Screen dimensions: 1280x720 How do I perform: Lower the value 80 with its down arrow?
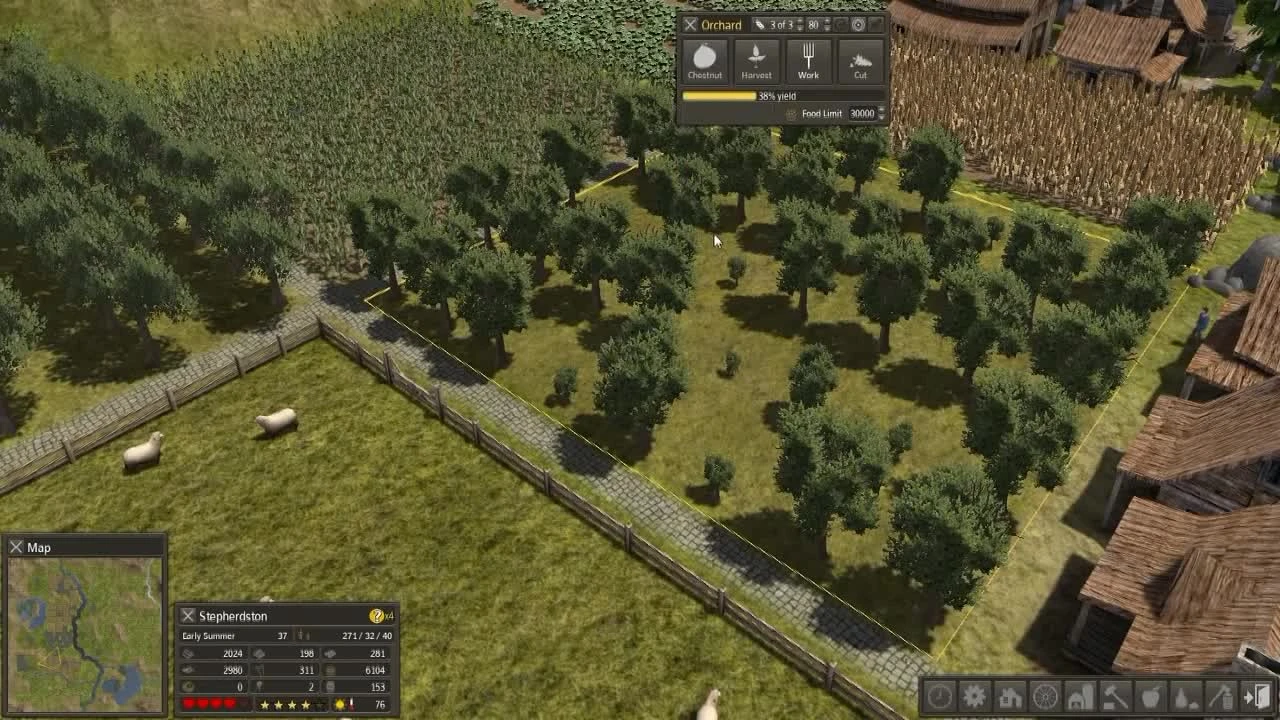[x=827, y=29]
